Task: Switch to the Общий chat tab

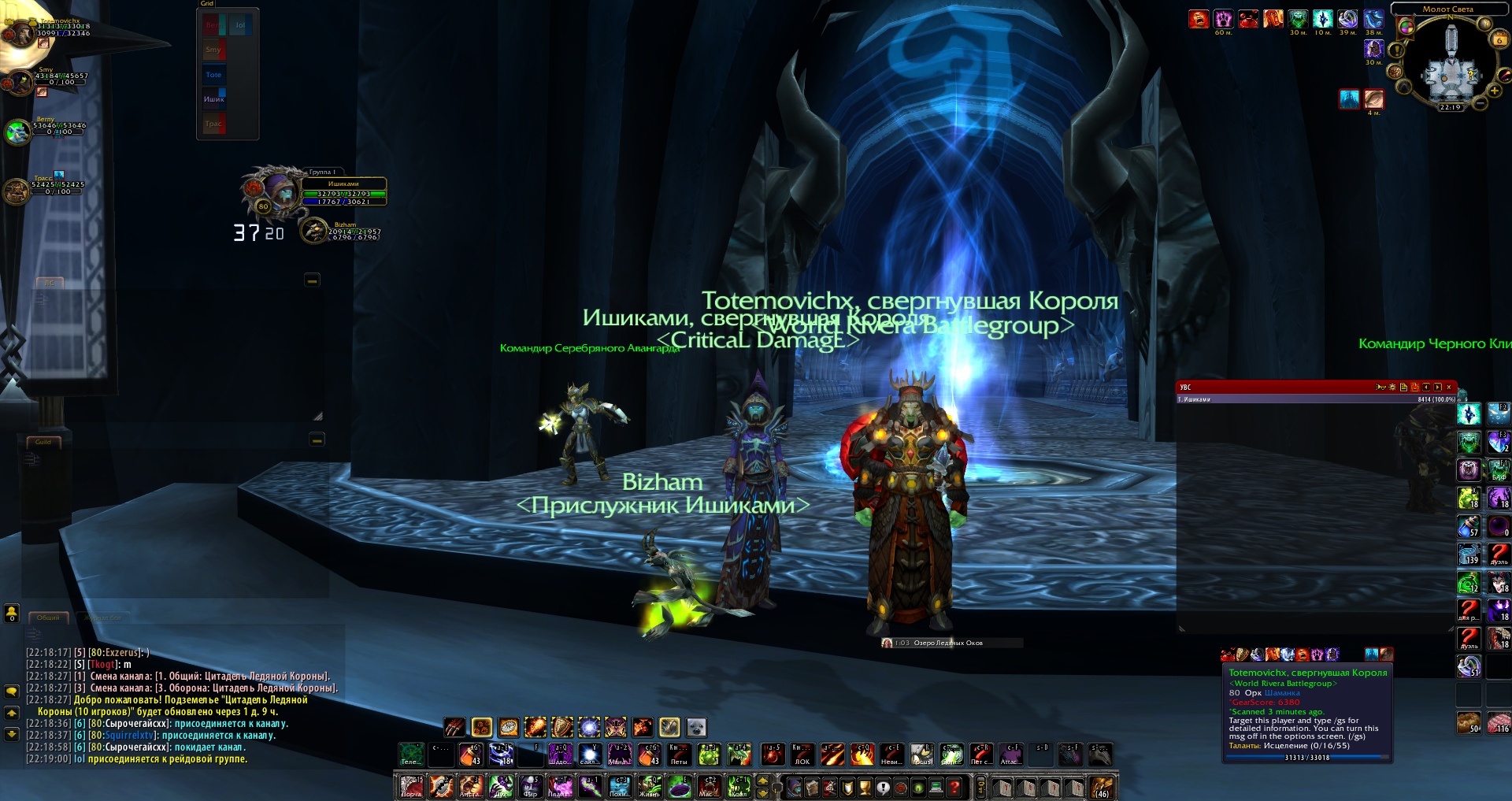Action: [49, 617]
